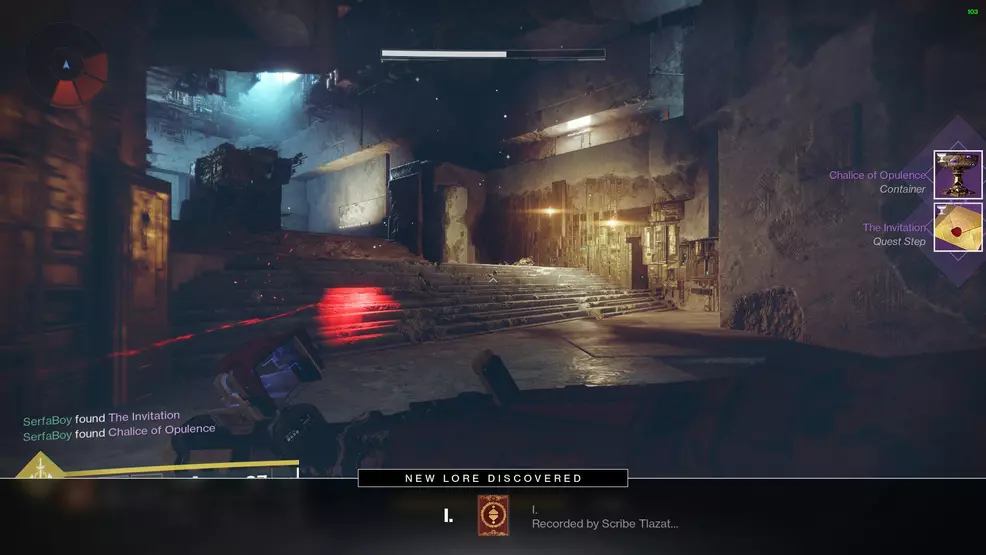
Task: Open the radar in the corner
Action: (67, 67)
